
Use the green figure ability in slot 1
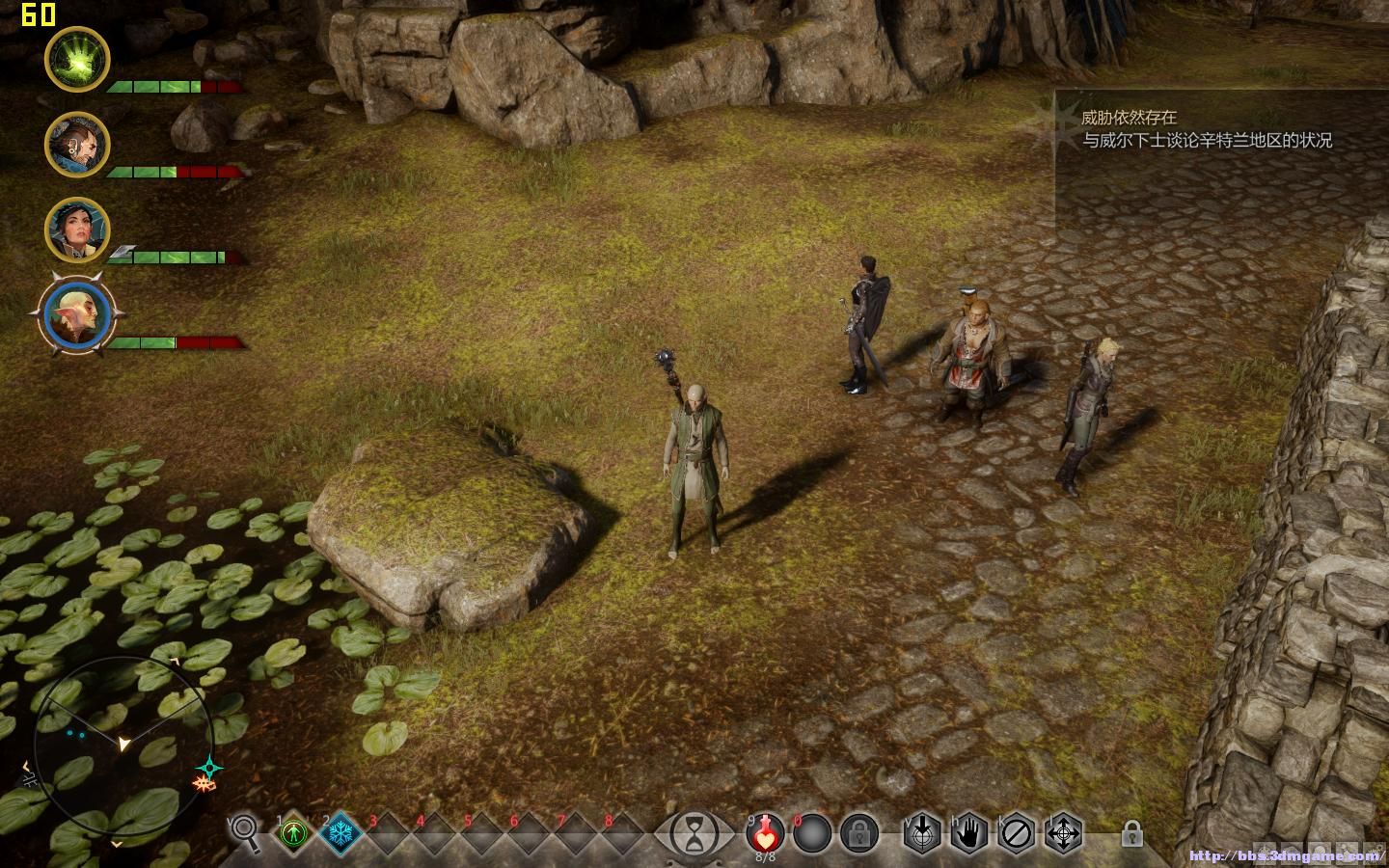pos(293,832)
